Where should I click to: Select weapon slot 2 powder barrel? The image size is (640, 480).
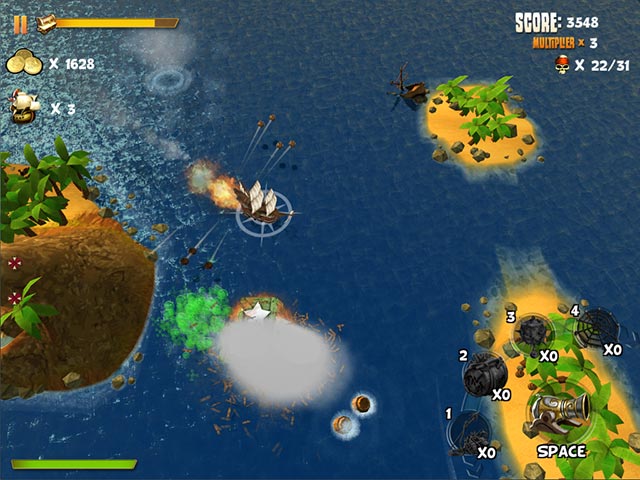click(486, 372)
